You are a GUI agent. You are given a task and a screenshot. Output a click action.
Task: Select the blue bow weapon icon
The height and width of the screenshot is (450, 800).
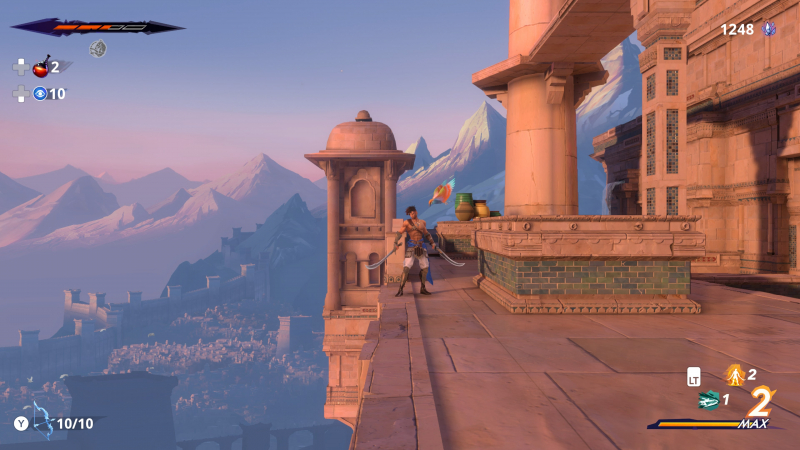click(42, 421)
